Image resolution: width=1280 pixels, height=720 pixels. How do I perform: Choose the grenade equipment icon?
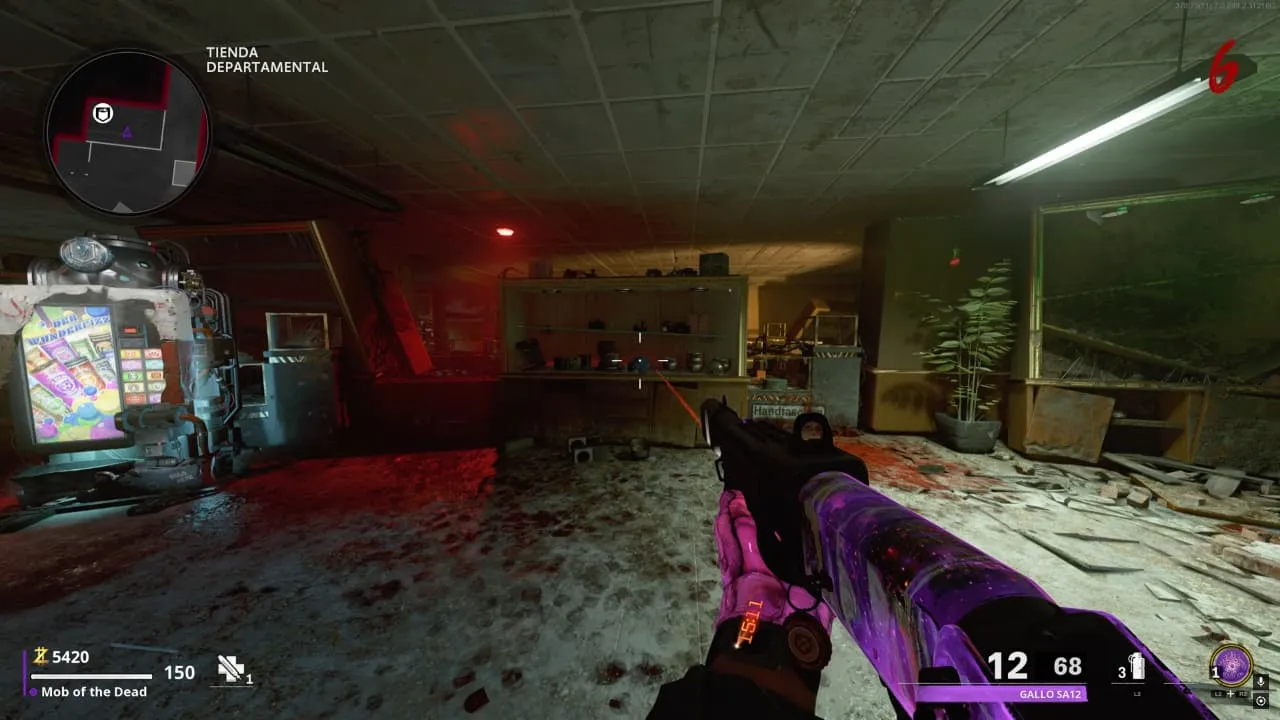tap(1136, 667)
